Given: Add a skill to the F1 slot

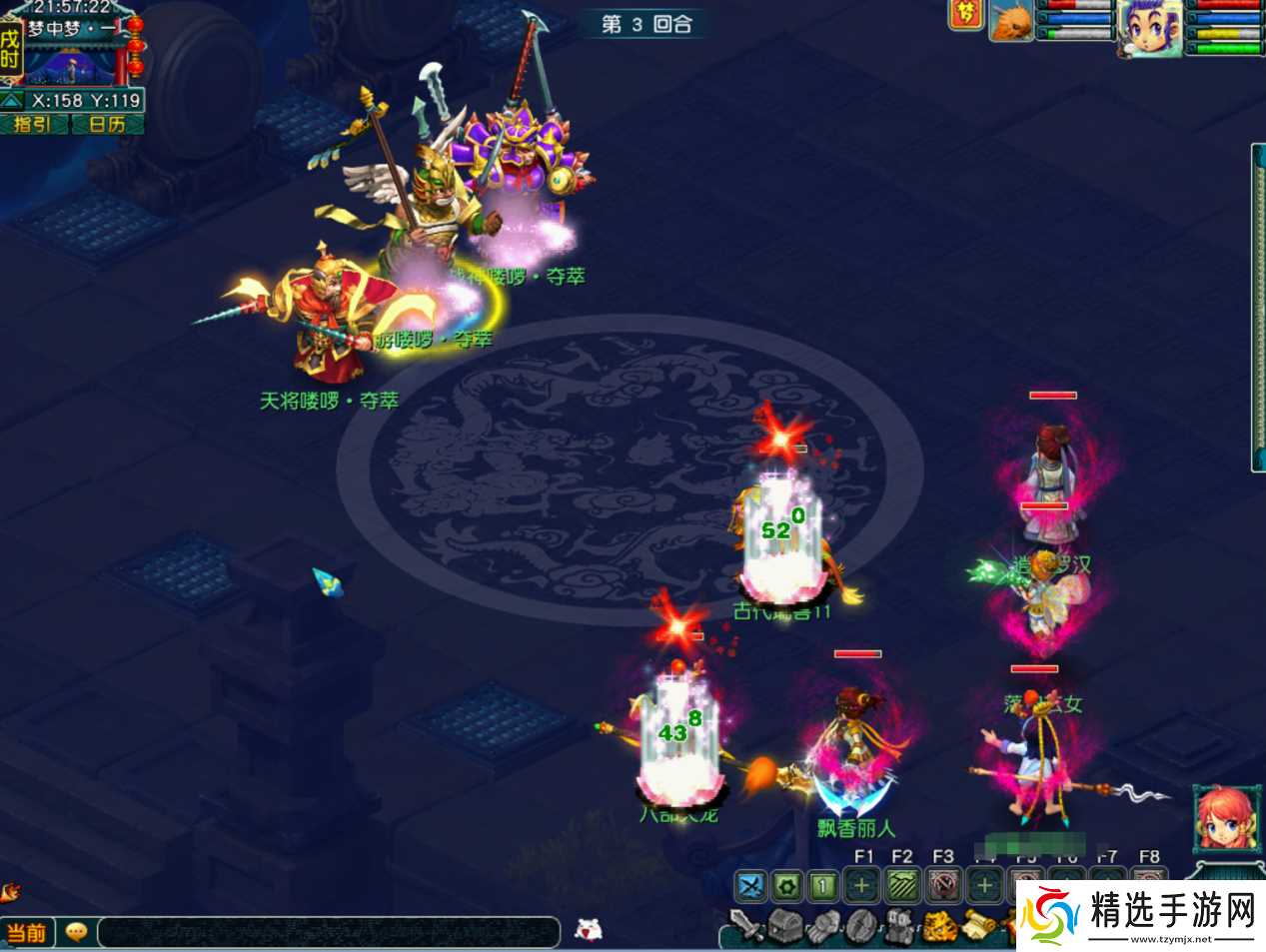Looking at the screenshot, I should [x=861, y=885].
